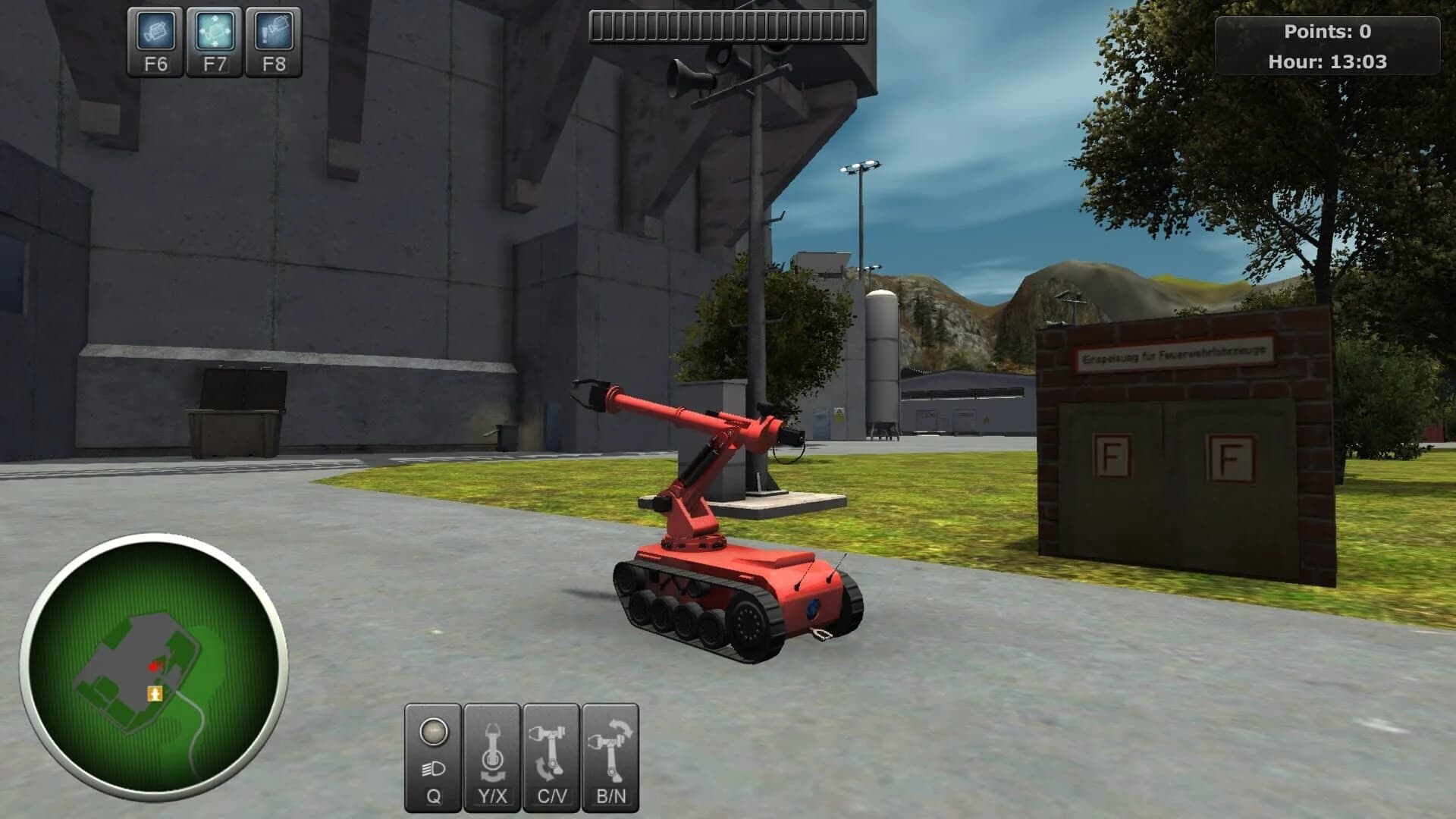Toggle the round lamp indicator above the headlight icon
1456x819 pixels.
pos(434,731)
